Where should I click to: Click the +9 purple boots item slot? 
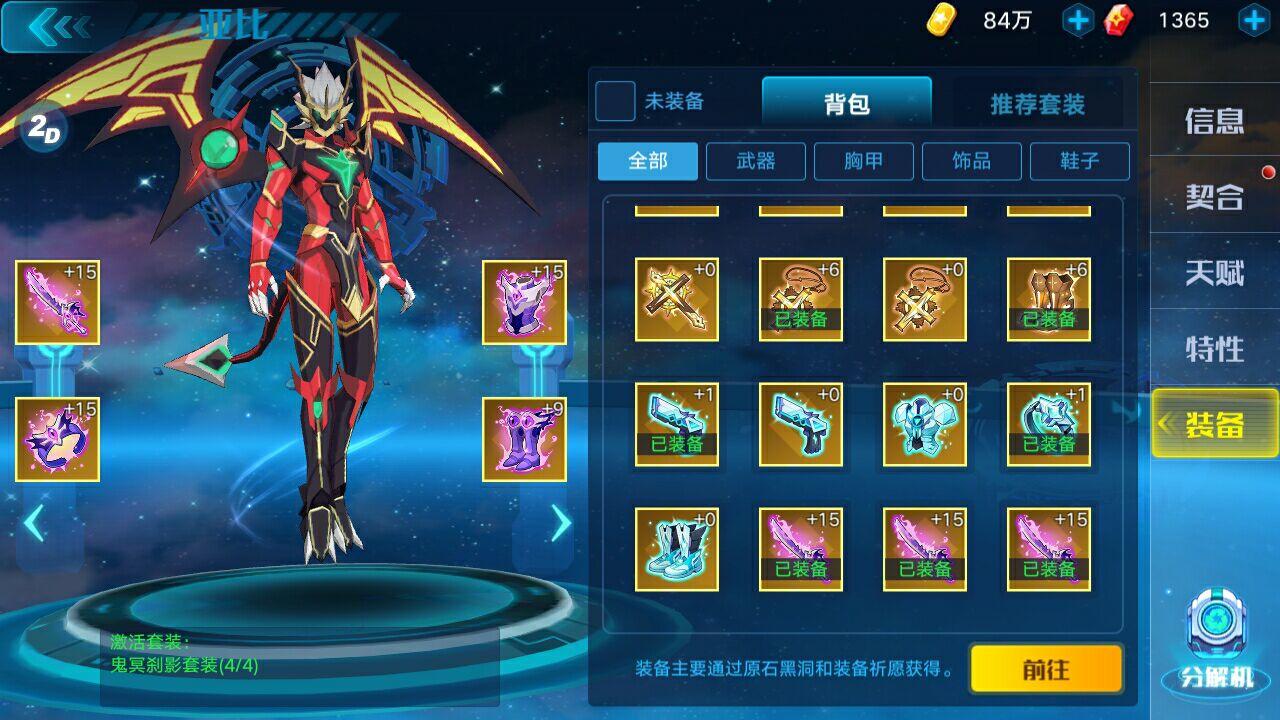(x=523, y=432)
